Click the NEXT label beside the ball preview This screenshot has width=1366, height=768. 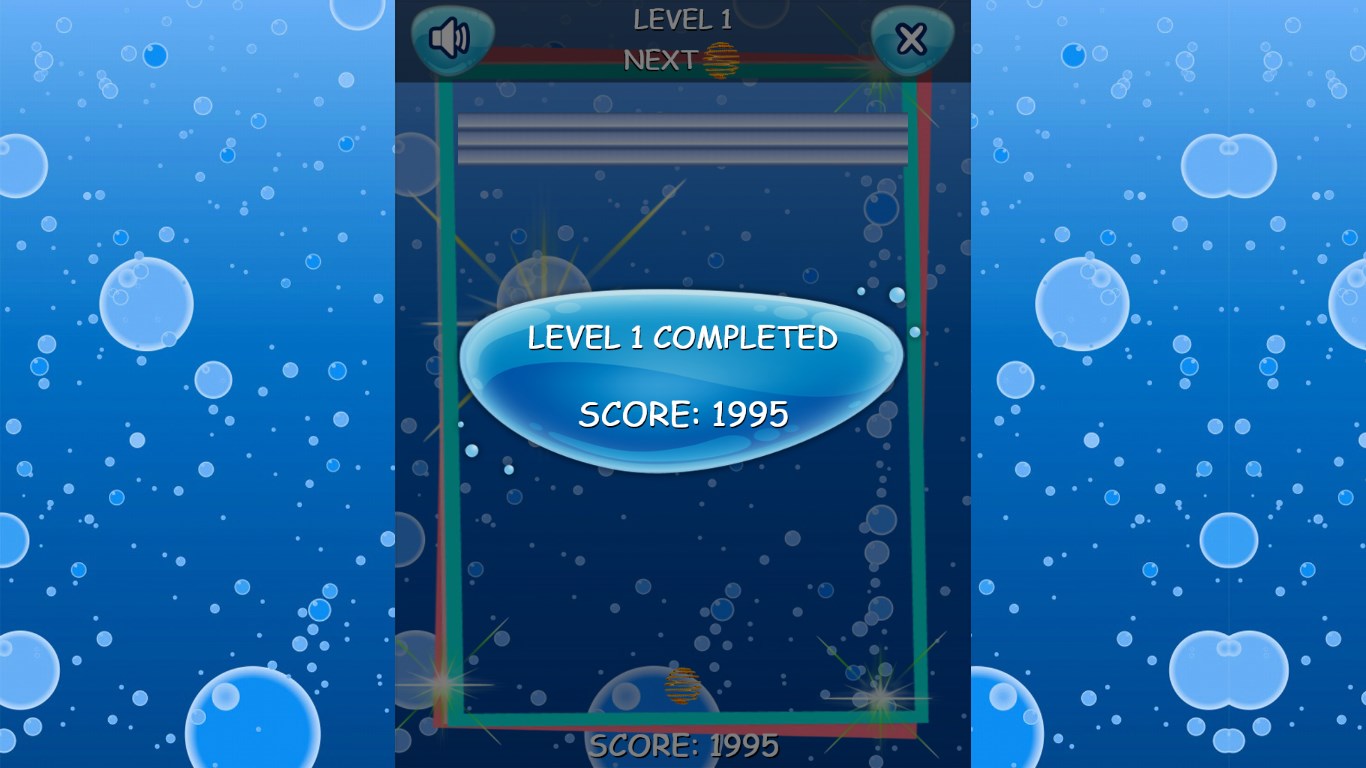pyautogui.click(x=663, y=60)
